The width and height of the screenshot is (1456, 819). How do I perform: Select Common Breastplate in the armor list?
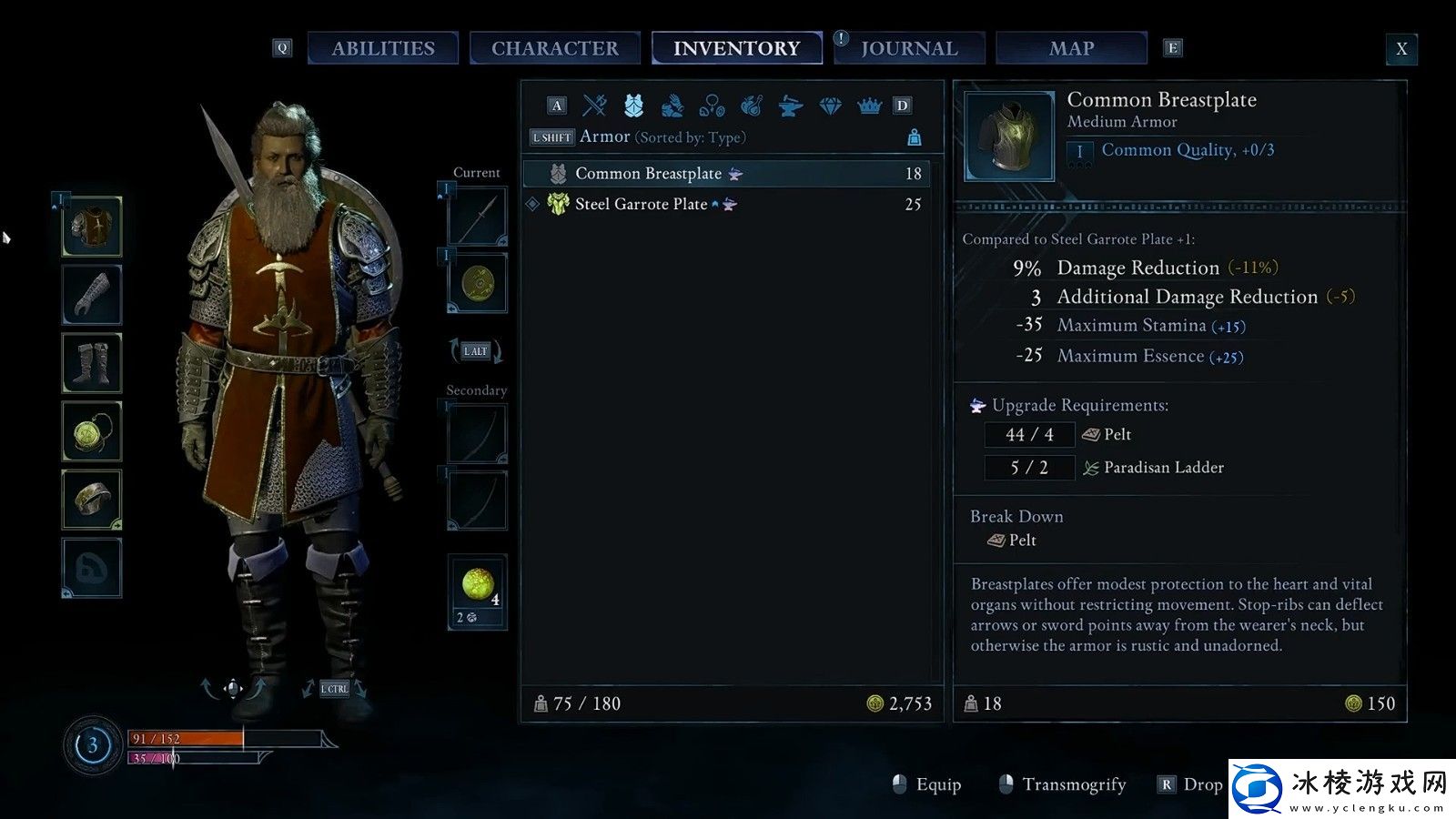[x=648, y=174]
